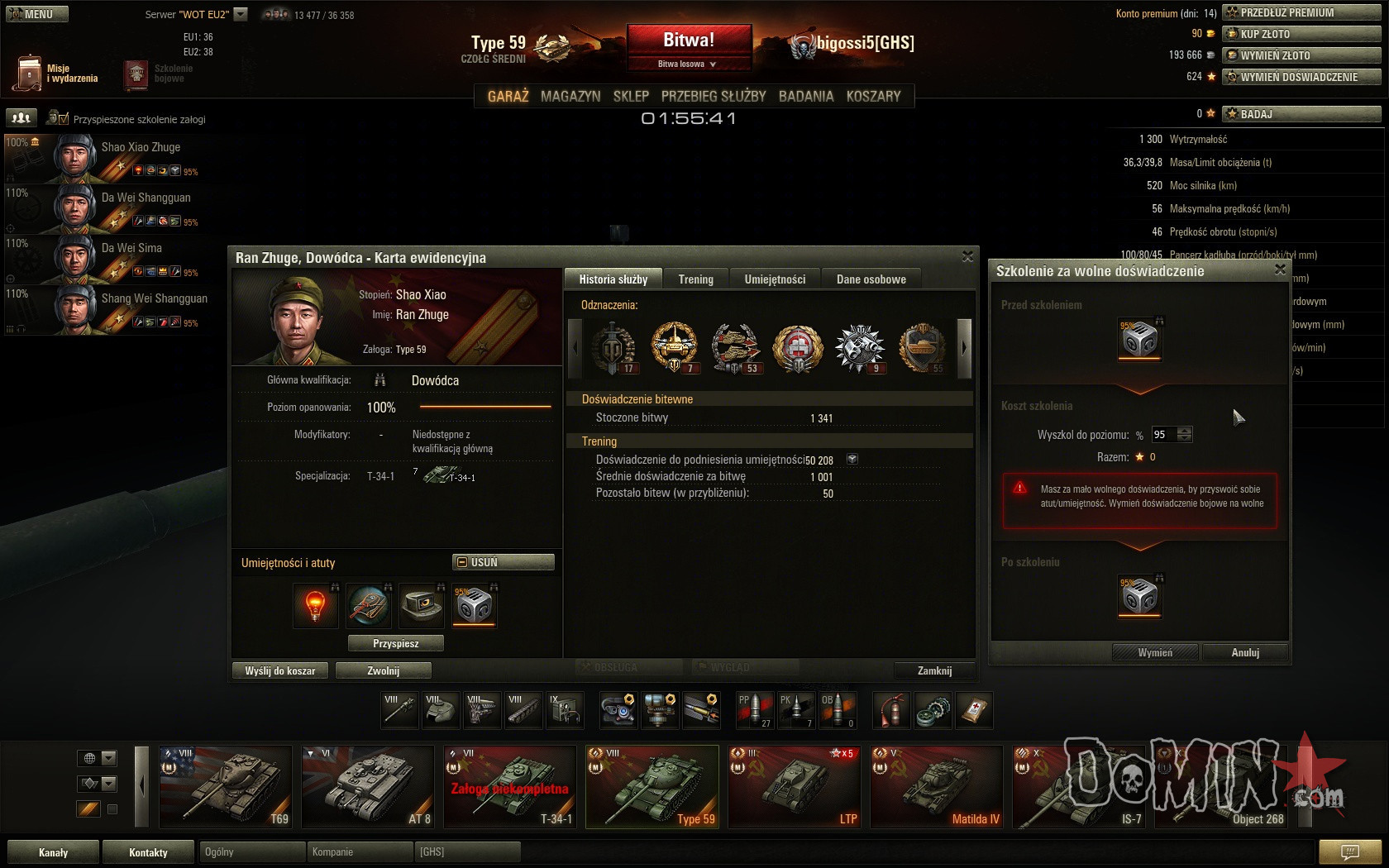Open the Dane osobowe tab

coord(871,279)
